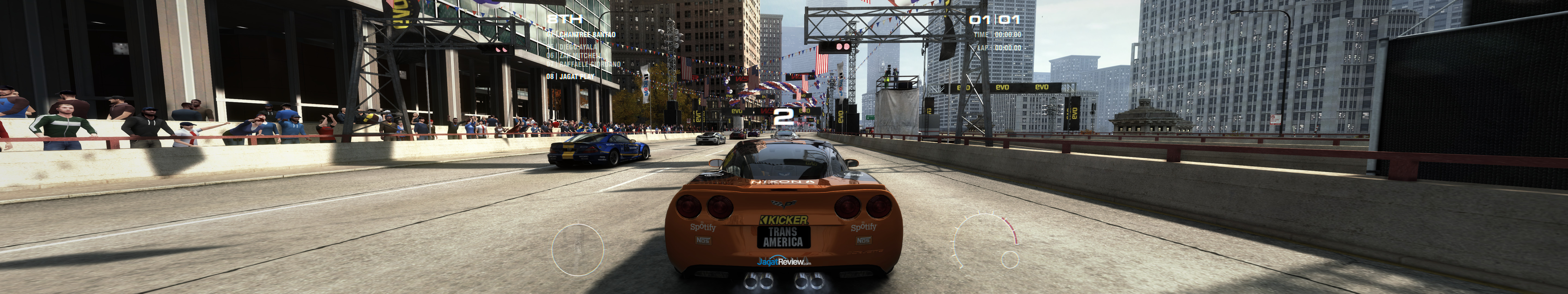Select the circular track minimap
This screenshot has width=1568, height=294.
577,250
